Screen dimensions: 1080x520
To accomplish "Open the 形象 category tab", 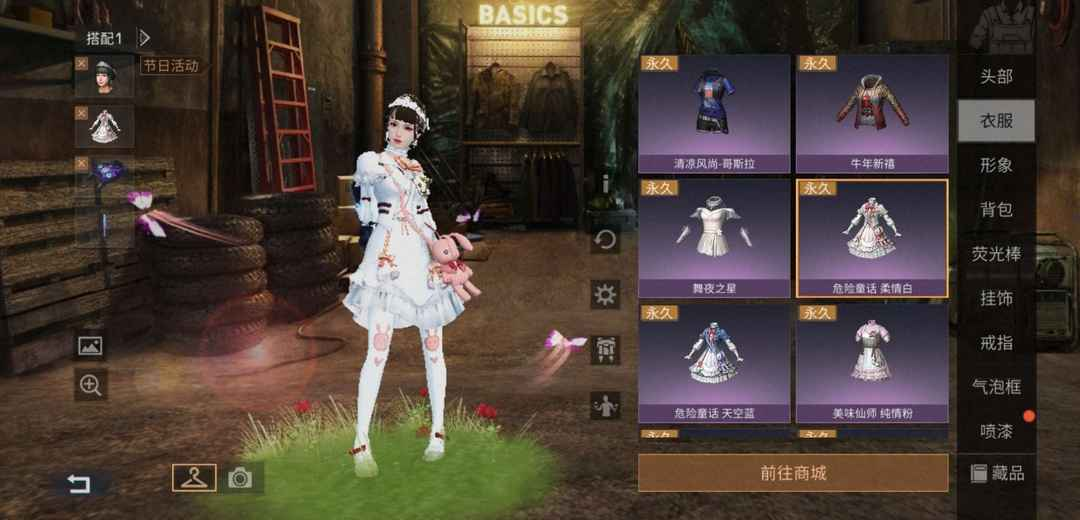I will click(x=996, y=165).
